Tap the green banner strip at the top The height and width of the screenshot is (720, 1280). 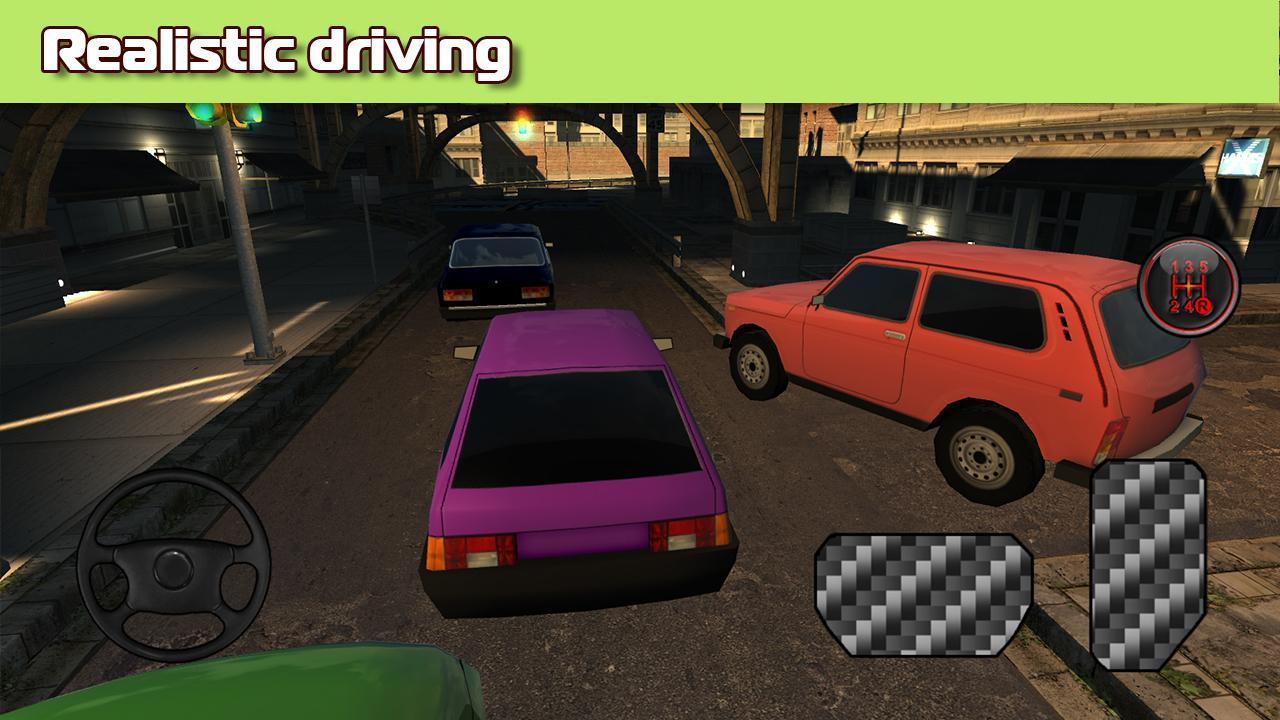pos(900,45)
